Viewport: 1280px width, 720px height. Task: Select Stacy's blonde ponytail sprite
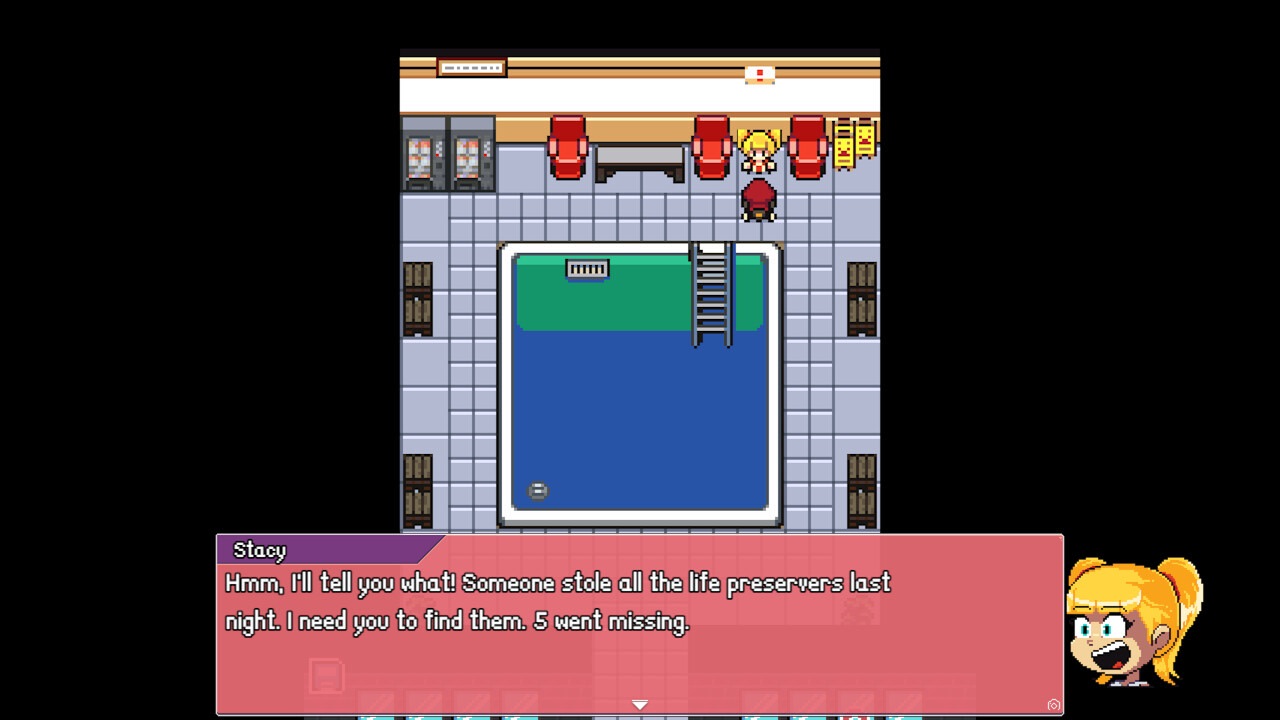tap(758, 148)
